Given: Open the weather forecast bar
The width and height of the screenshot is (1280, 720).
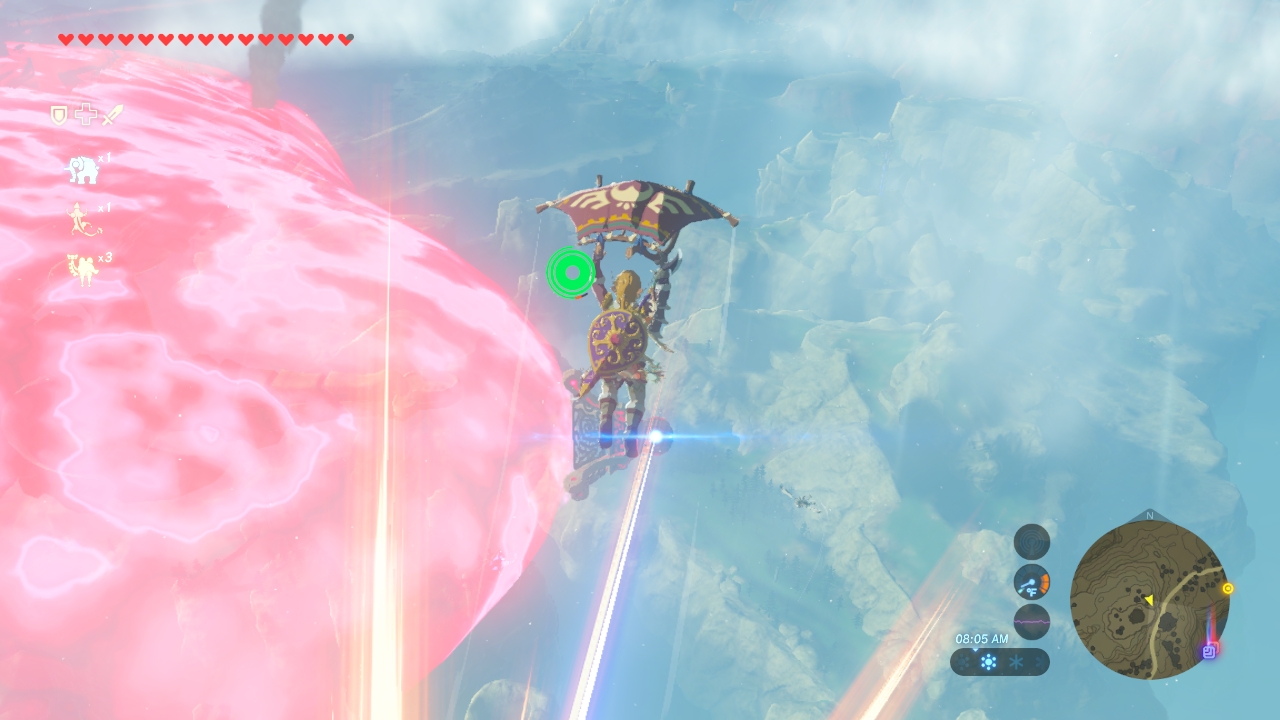Looking at the screenshot, I should point(999,662).
